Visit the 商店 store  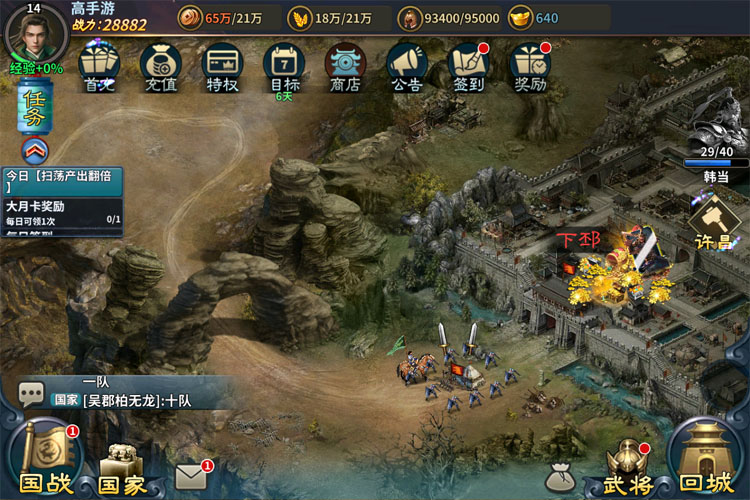(x=345, y=66)
